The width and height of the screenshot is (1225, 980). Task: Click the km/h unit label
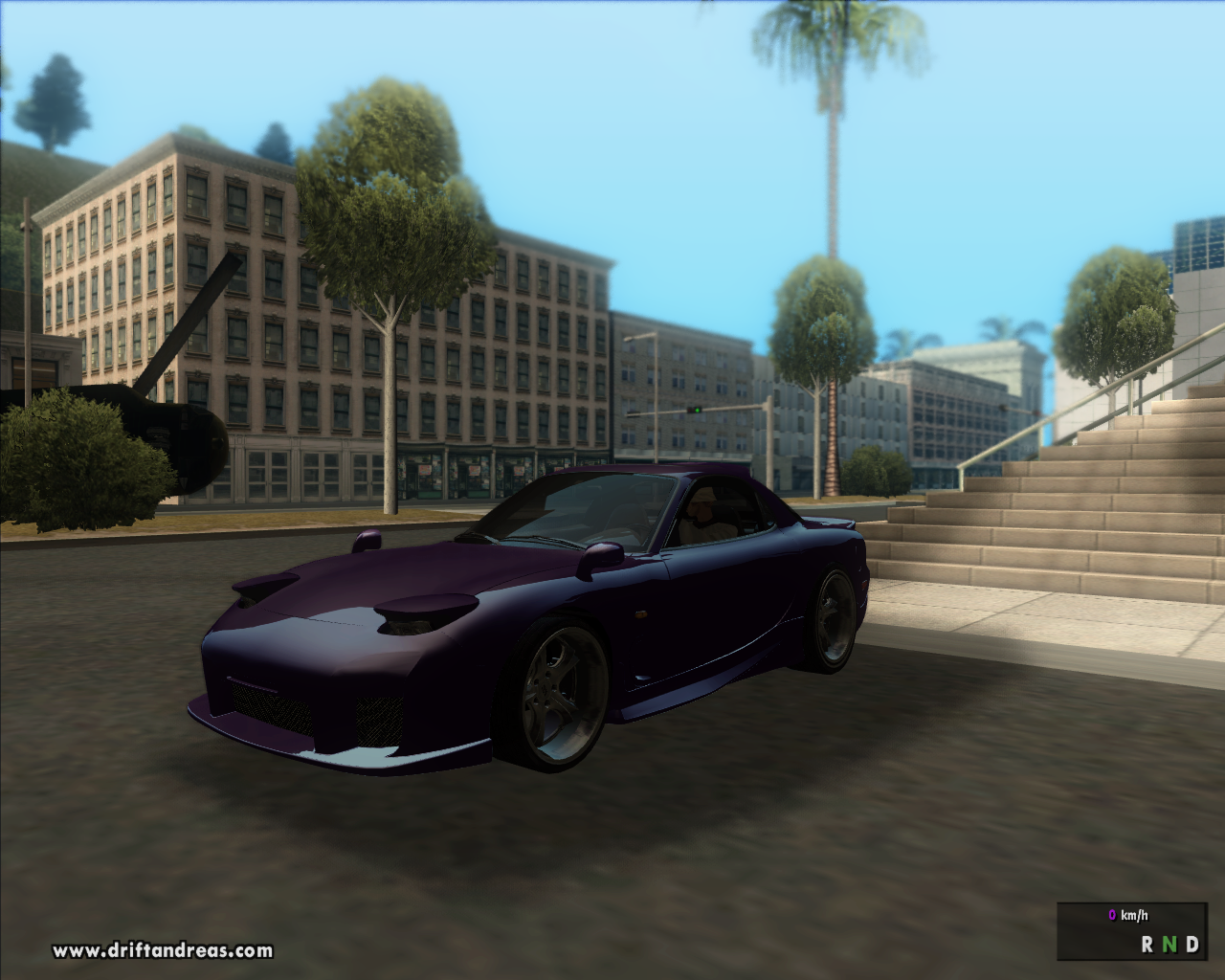point(1134,915)
